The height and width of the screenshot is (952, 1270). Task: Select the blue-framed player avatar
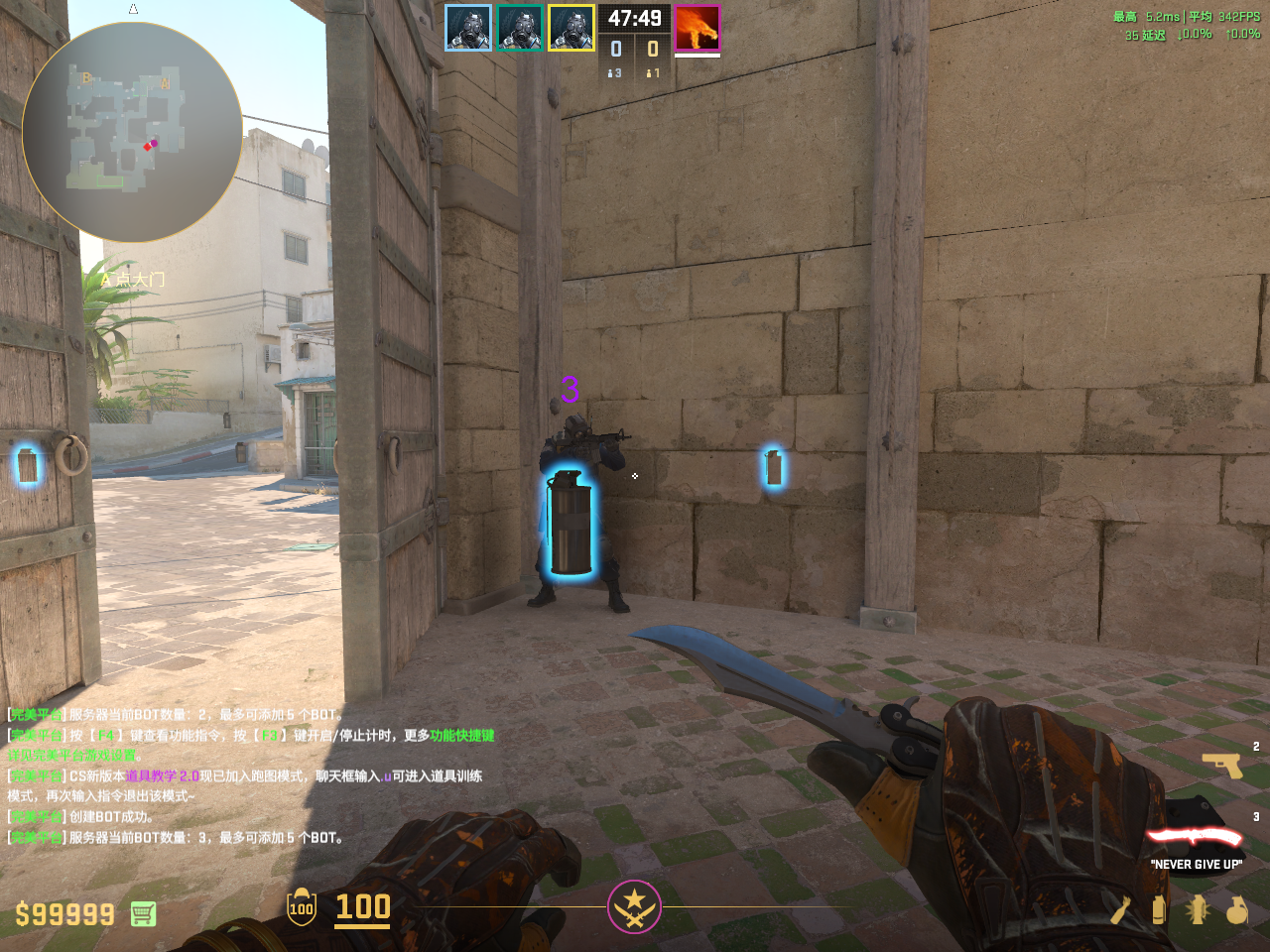coord(467,28)
